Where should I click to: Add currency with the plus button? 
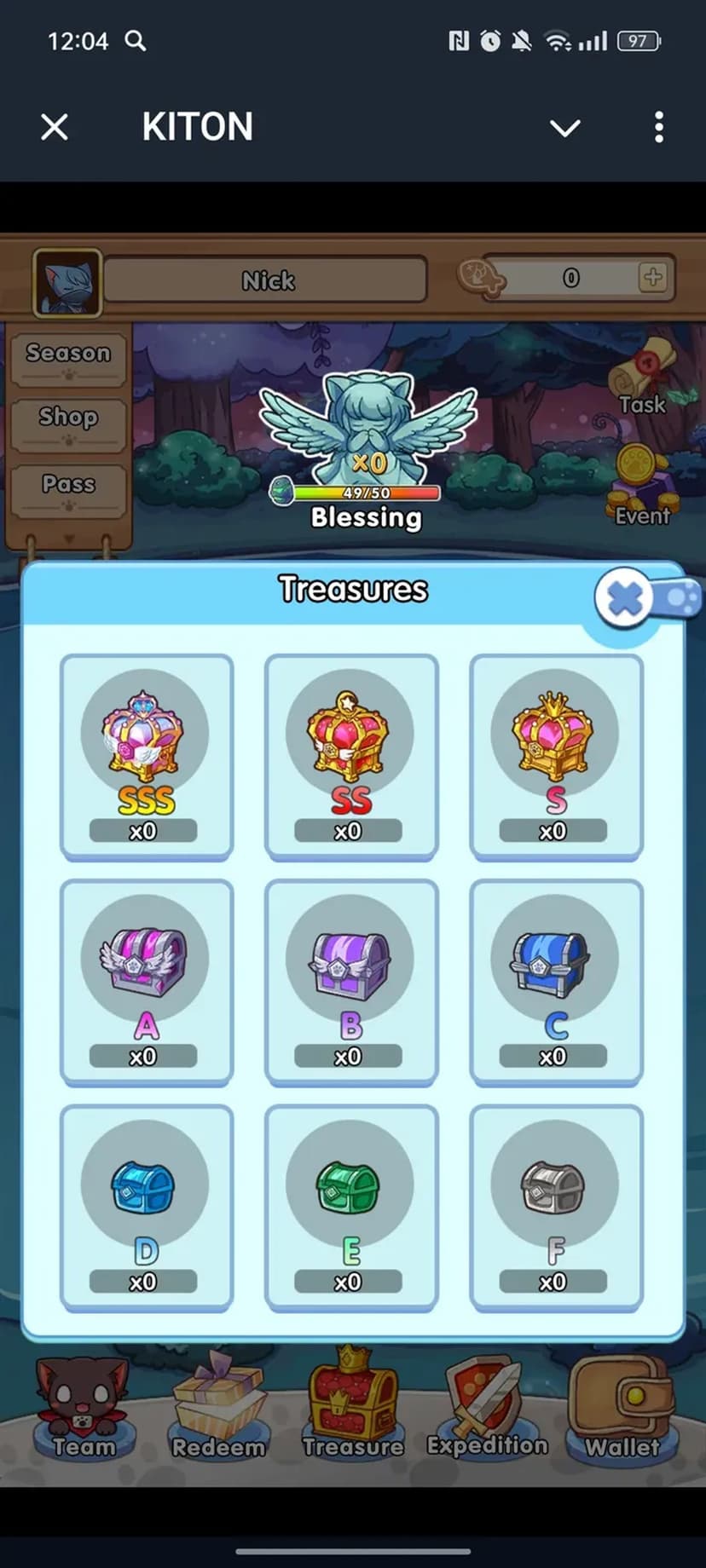653,277
